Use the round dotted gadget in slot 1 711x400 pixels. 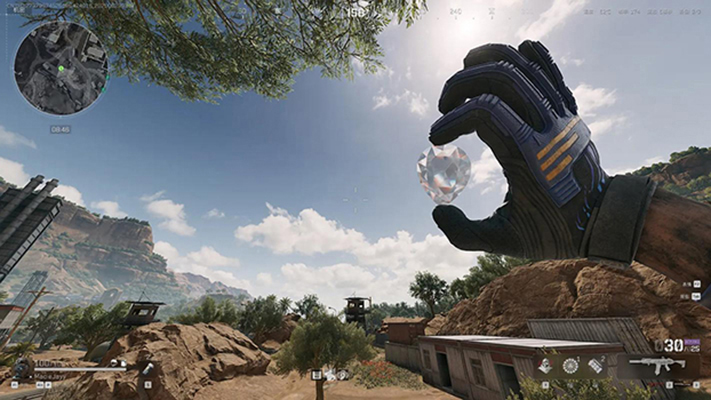tap(571, 366)
